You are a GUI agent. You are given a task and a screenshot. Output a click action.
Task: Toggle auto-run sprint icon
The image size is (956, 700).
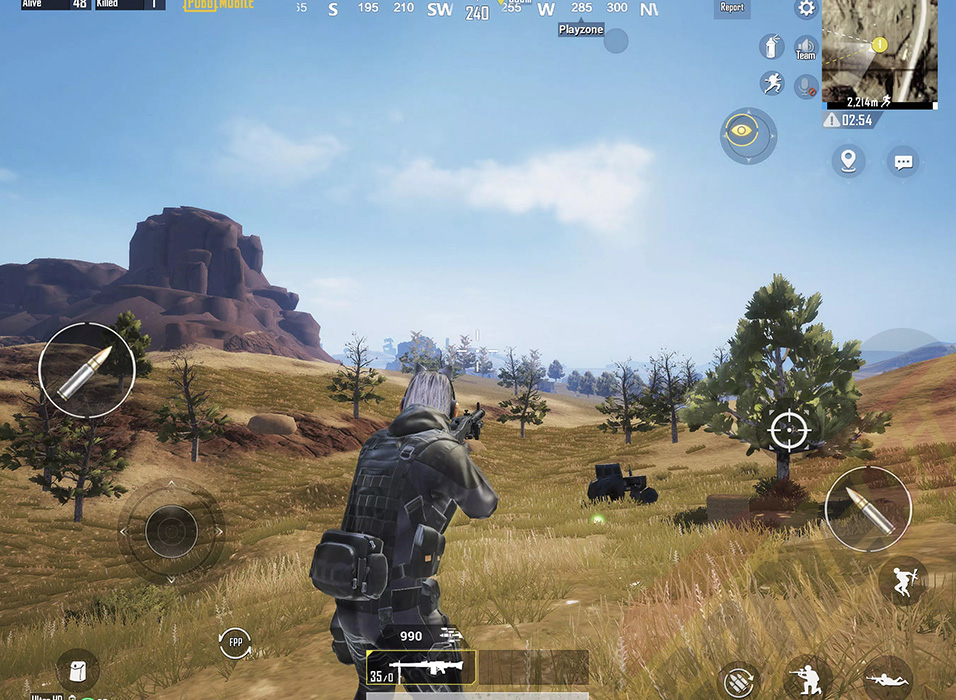(x=771, y=84)
